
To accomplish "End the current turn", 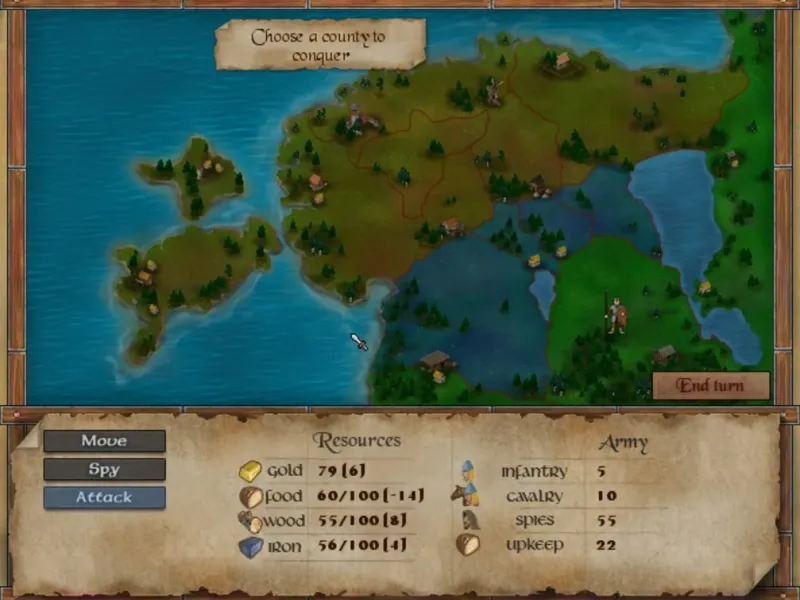I will coord(710,386).
